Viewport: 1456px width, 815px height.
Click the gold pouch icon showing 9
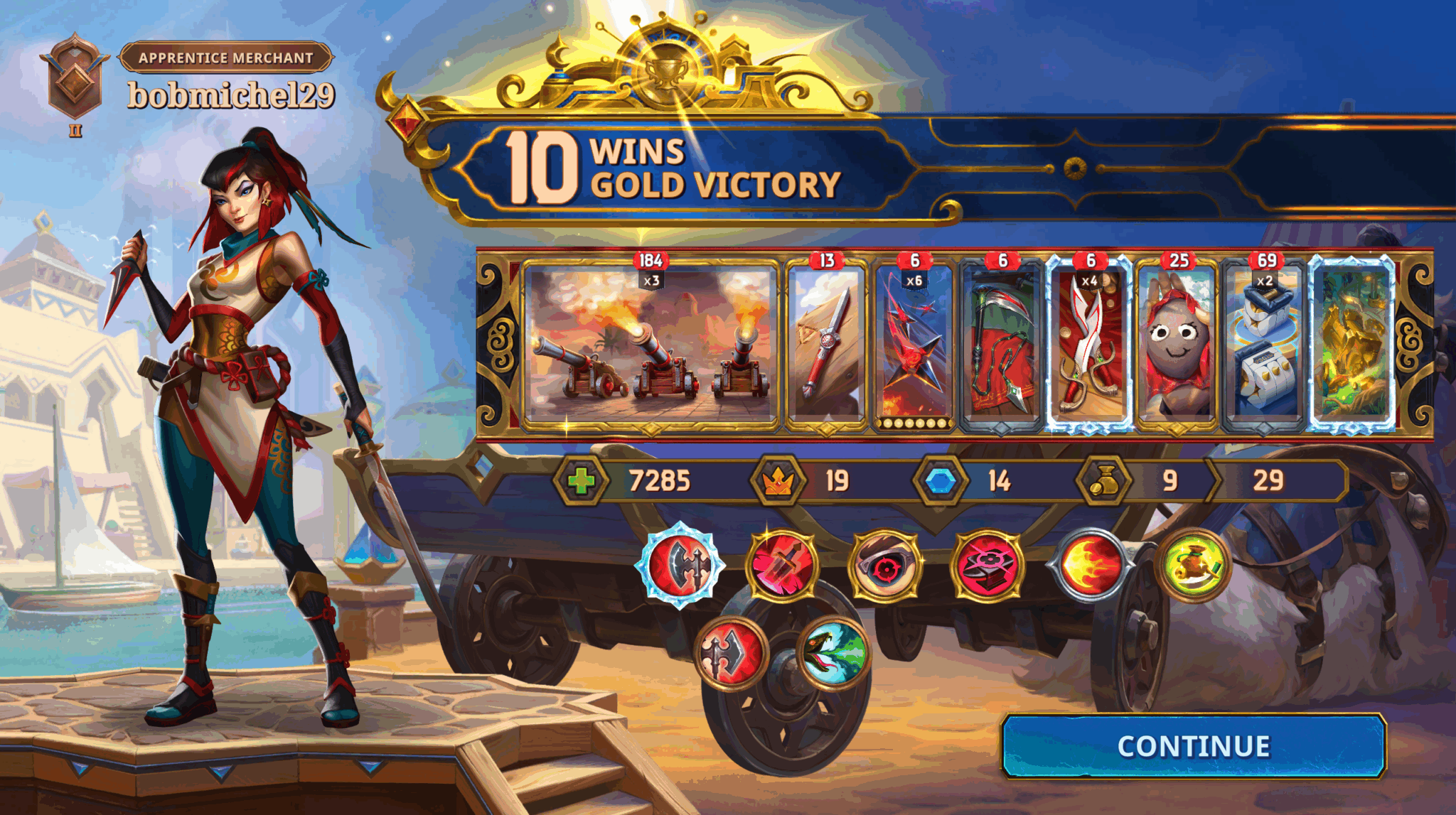point(1104,480)
